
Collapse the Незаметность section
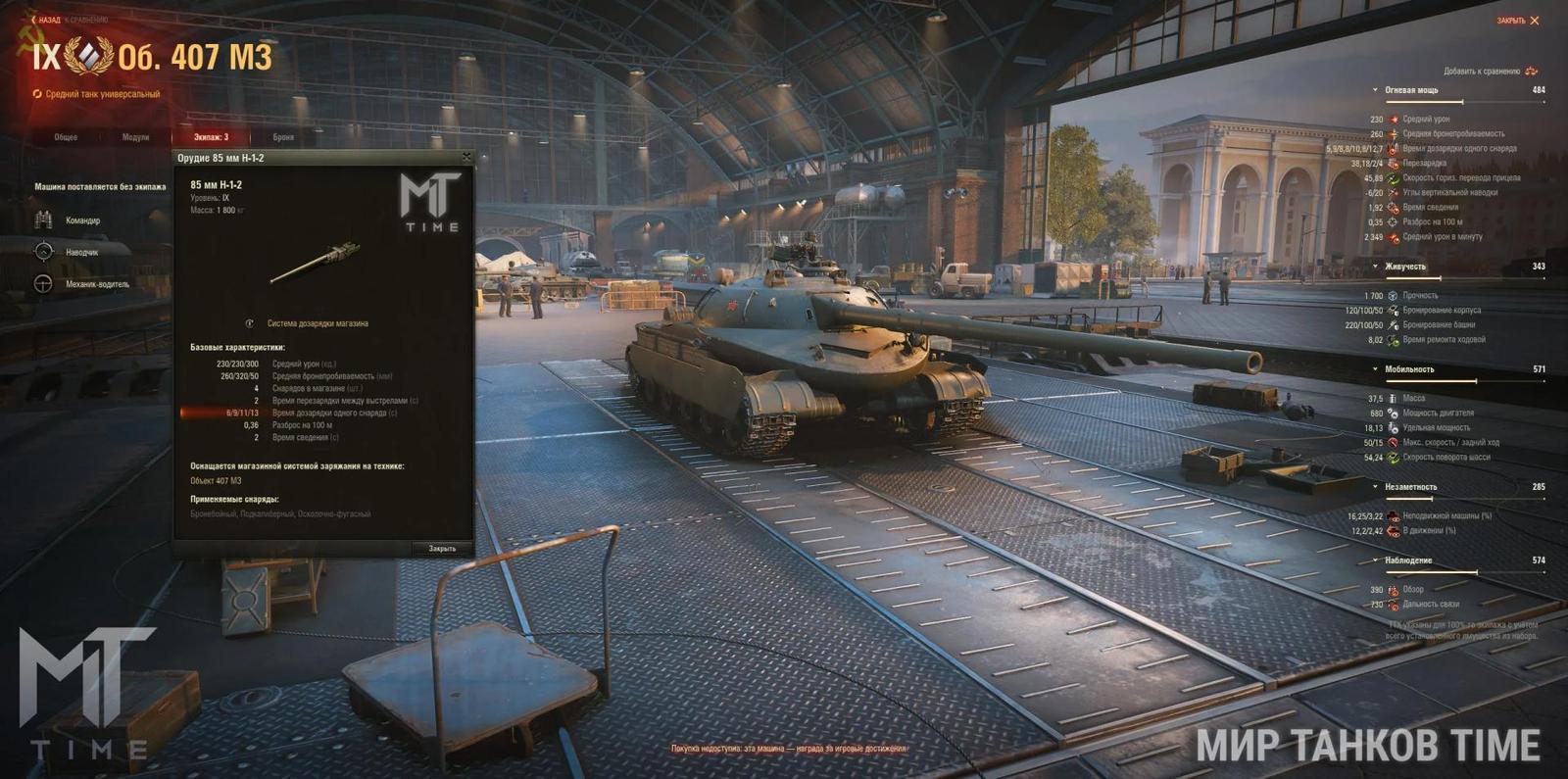(x=1374, y=487)
